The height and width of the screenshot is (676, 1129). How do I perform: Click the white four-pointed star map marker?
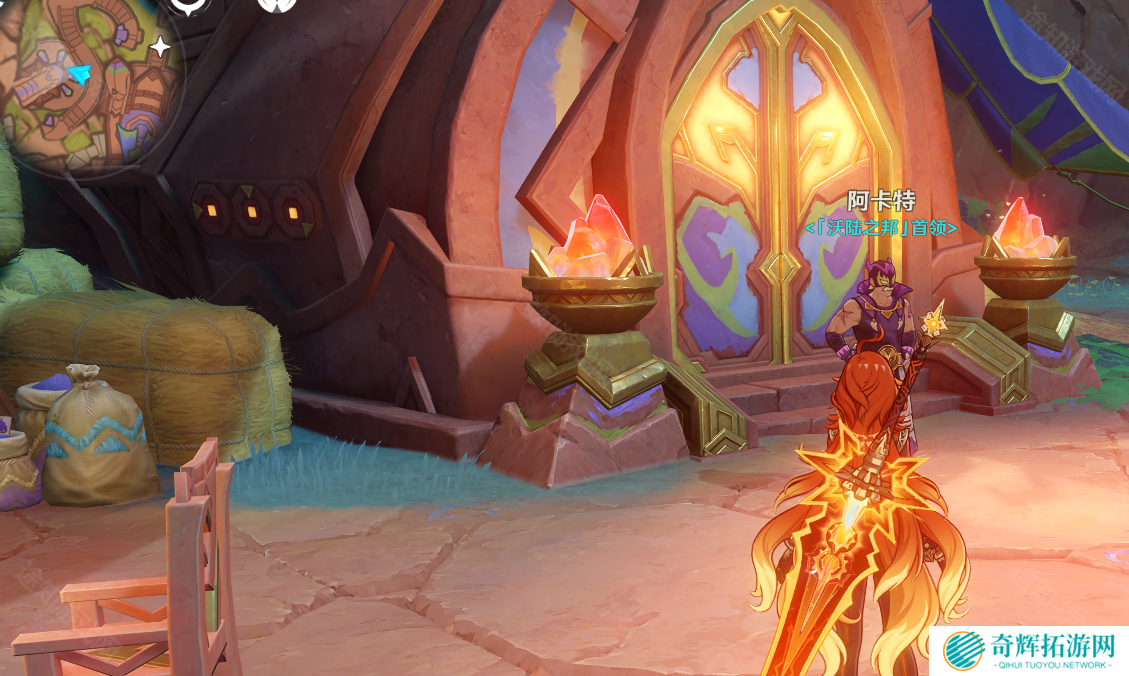tap(160, 46)
